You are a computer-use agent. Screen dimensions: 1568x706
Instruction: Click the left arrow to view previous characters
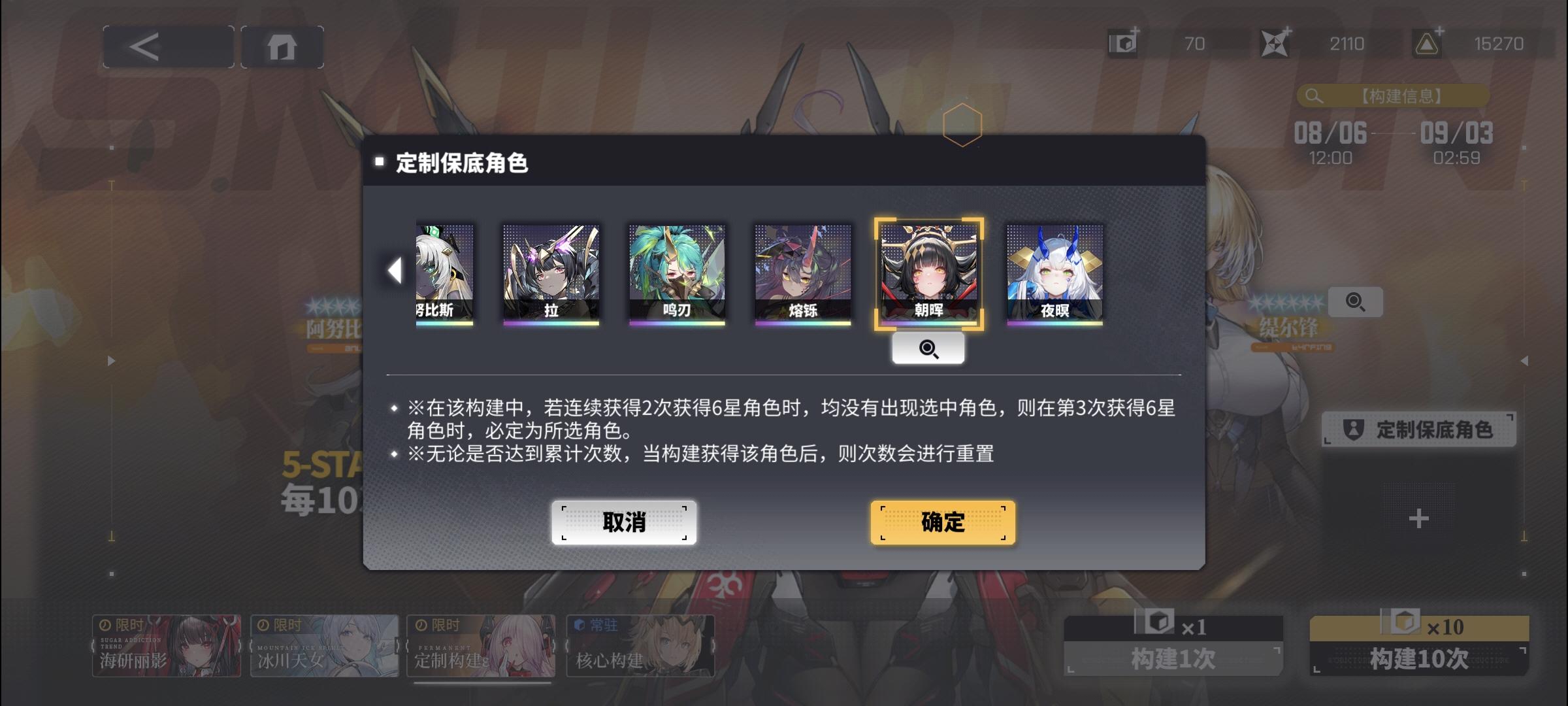395,272
